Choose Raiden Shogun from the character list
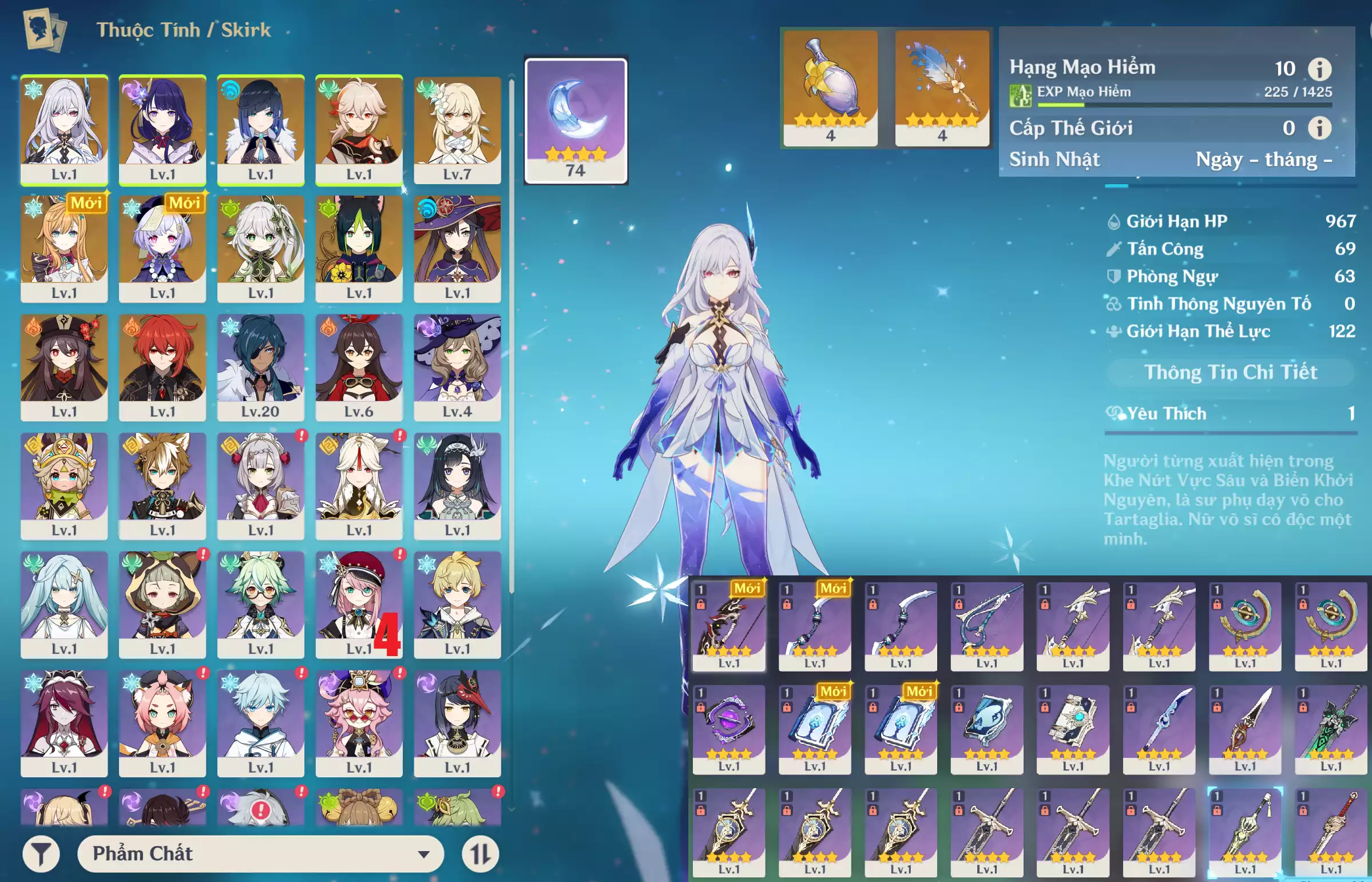 pos(162,129)
